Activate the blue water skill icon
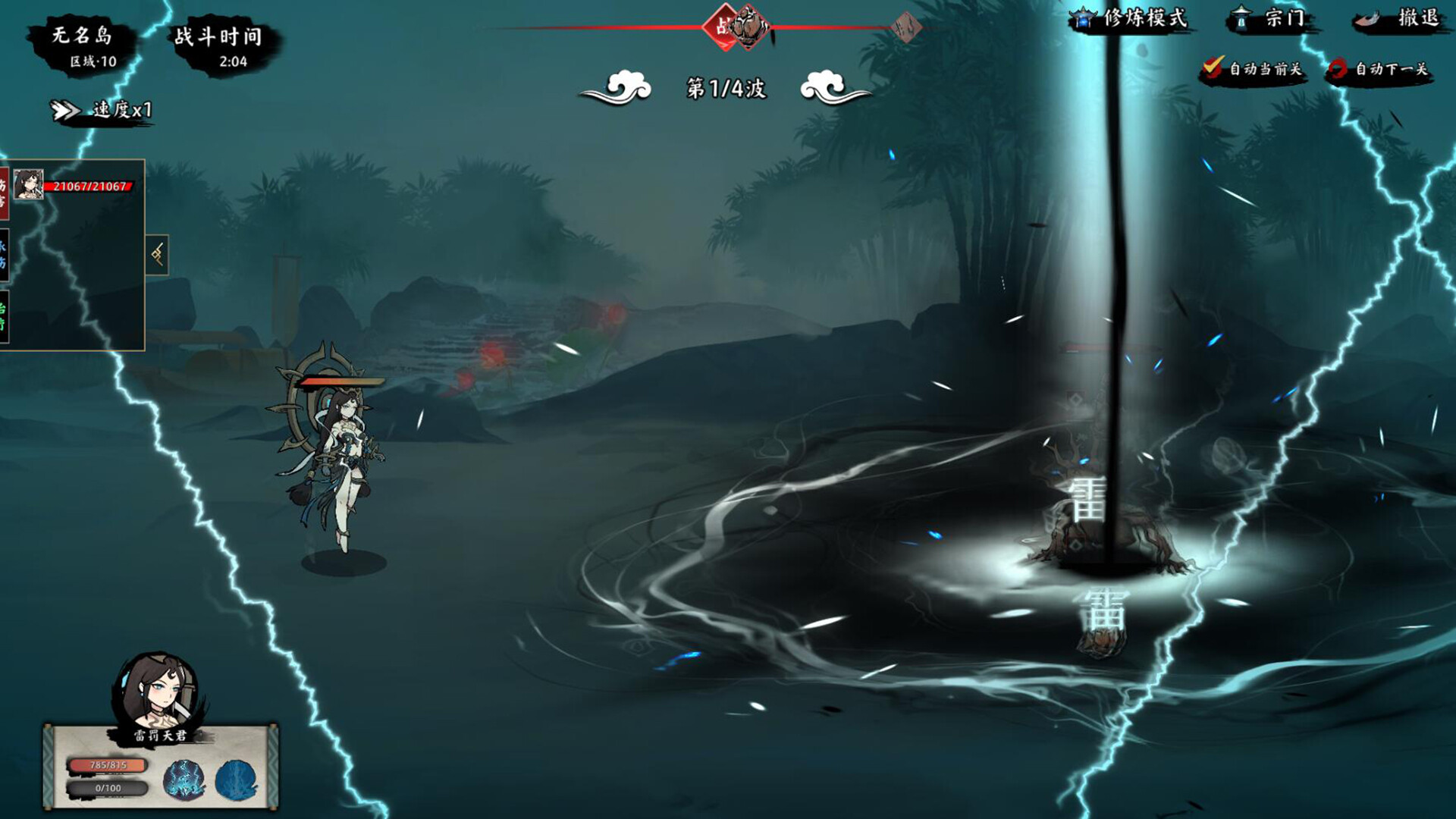 click(235, 777)
